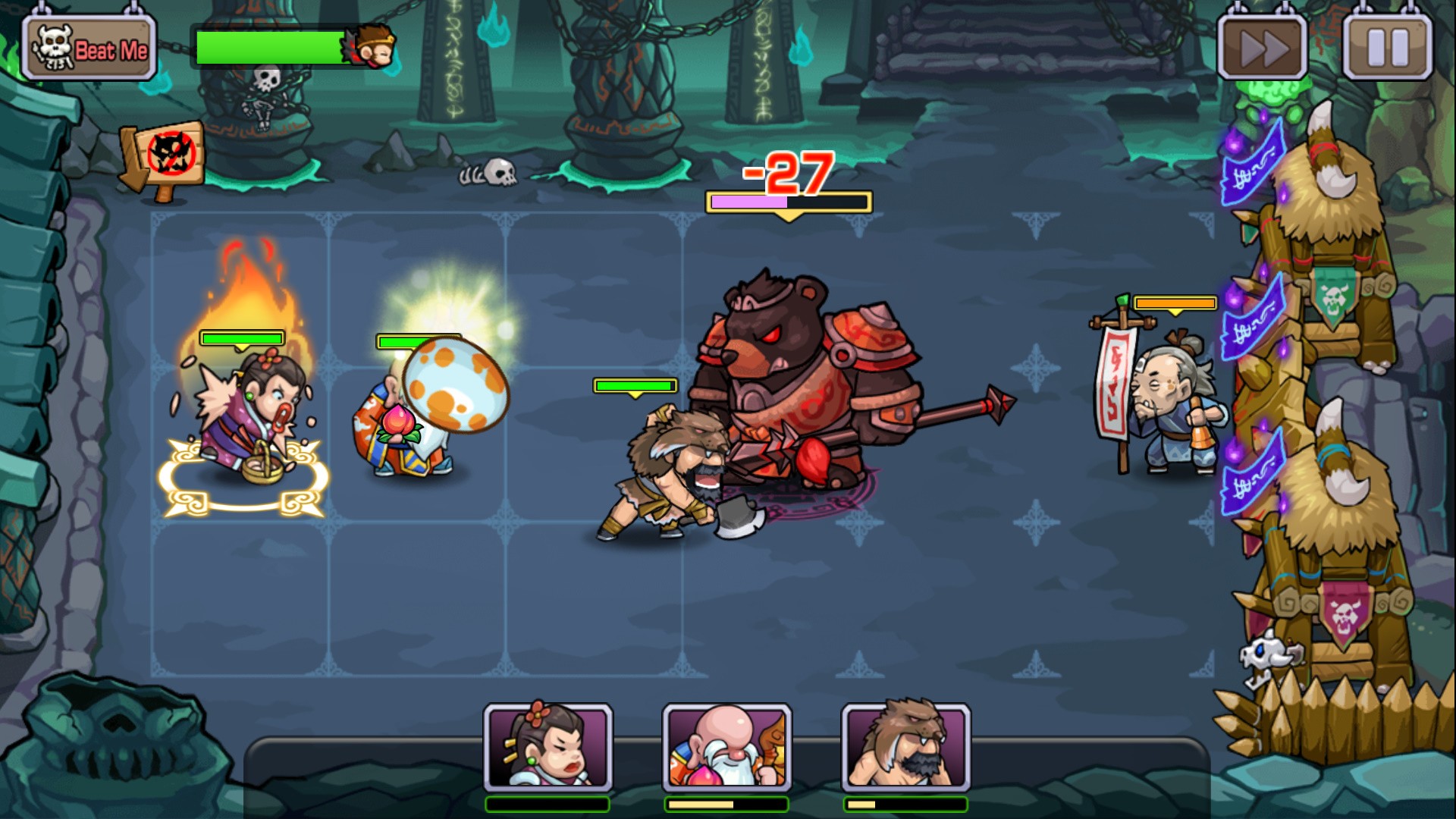Select the flower-haired lady hero portrait

(x=548, y=748)
